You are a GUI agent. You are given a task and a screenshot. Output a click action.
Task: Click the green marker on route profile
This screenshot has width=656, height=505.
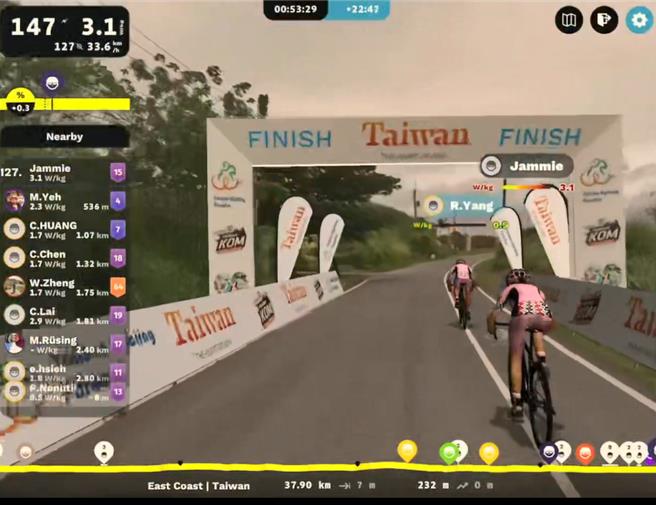click(x=449, y=453)
